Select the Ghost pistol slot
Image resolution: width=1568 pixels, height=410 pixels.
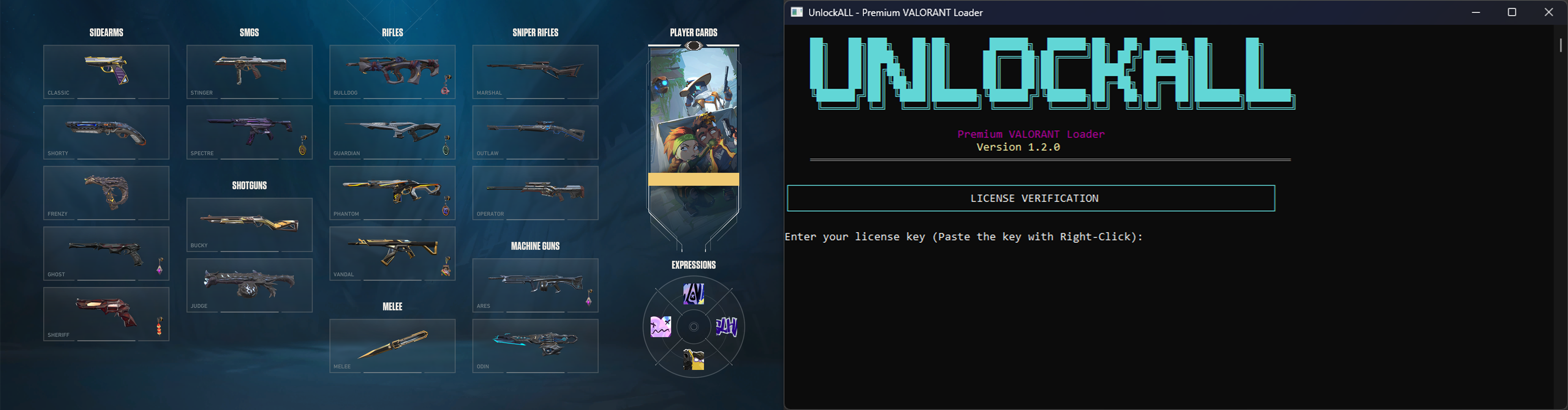(106, 253)
